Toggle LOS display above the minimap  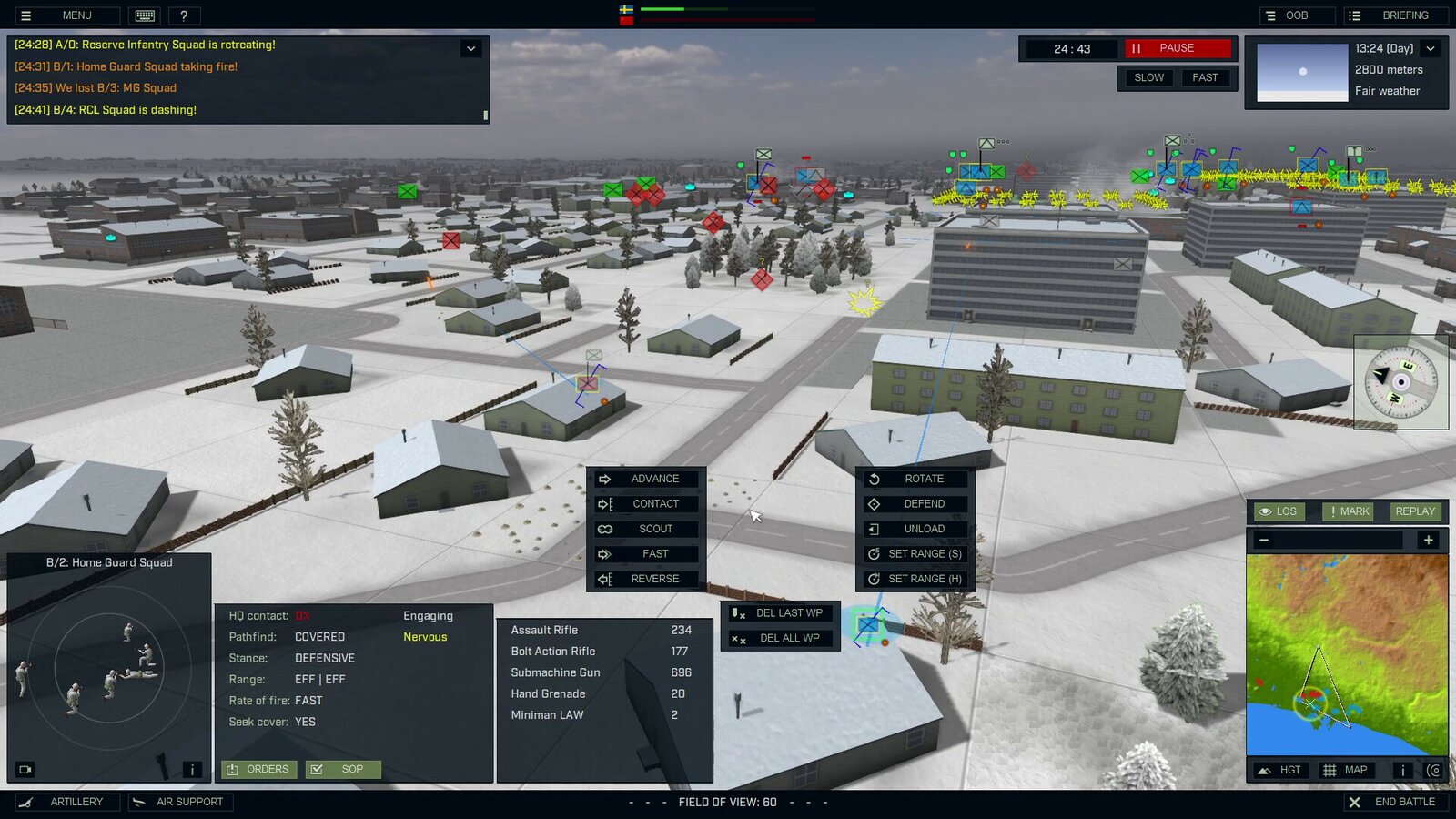click(1279, 511)
